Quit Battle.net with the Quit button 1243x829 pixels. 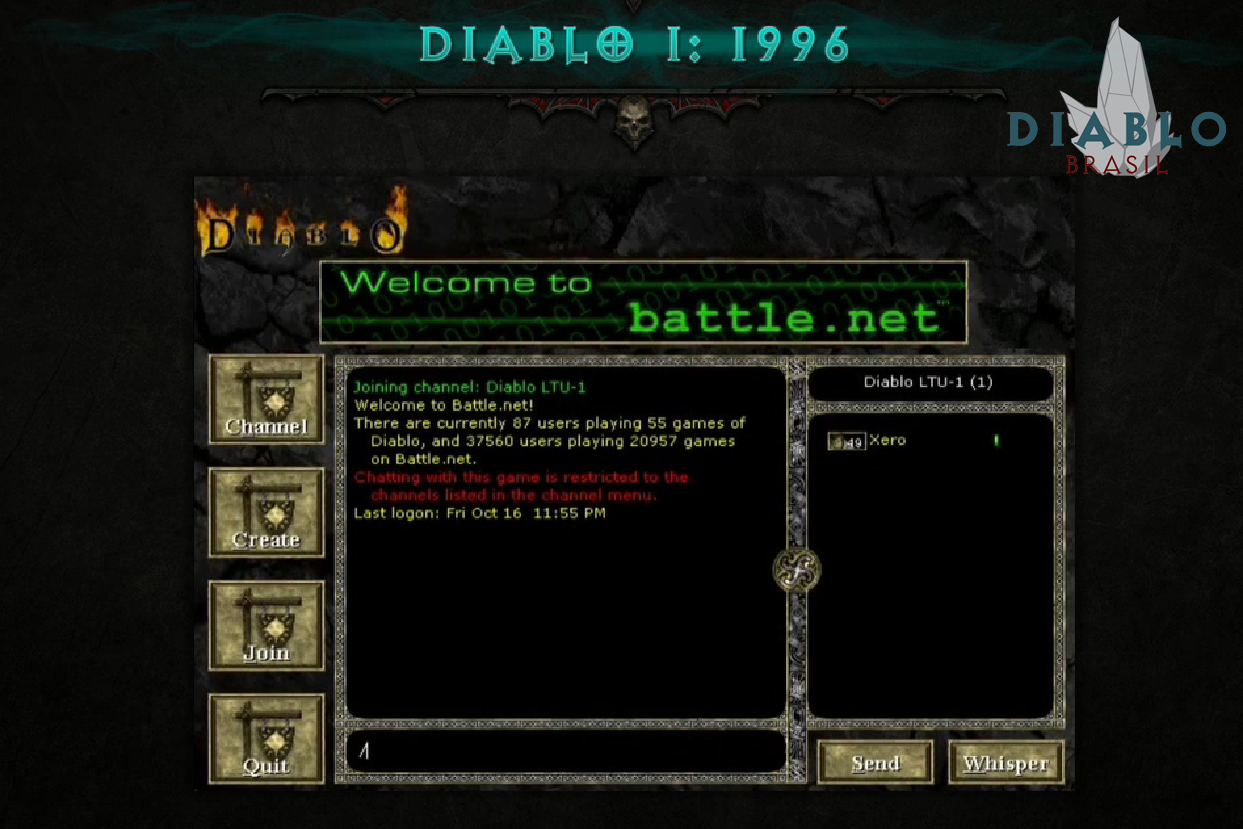pyautogui.click(x=266, y=739)
